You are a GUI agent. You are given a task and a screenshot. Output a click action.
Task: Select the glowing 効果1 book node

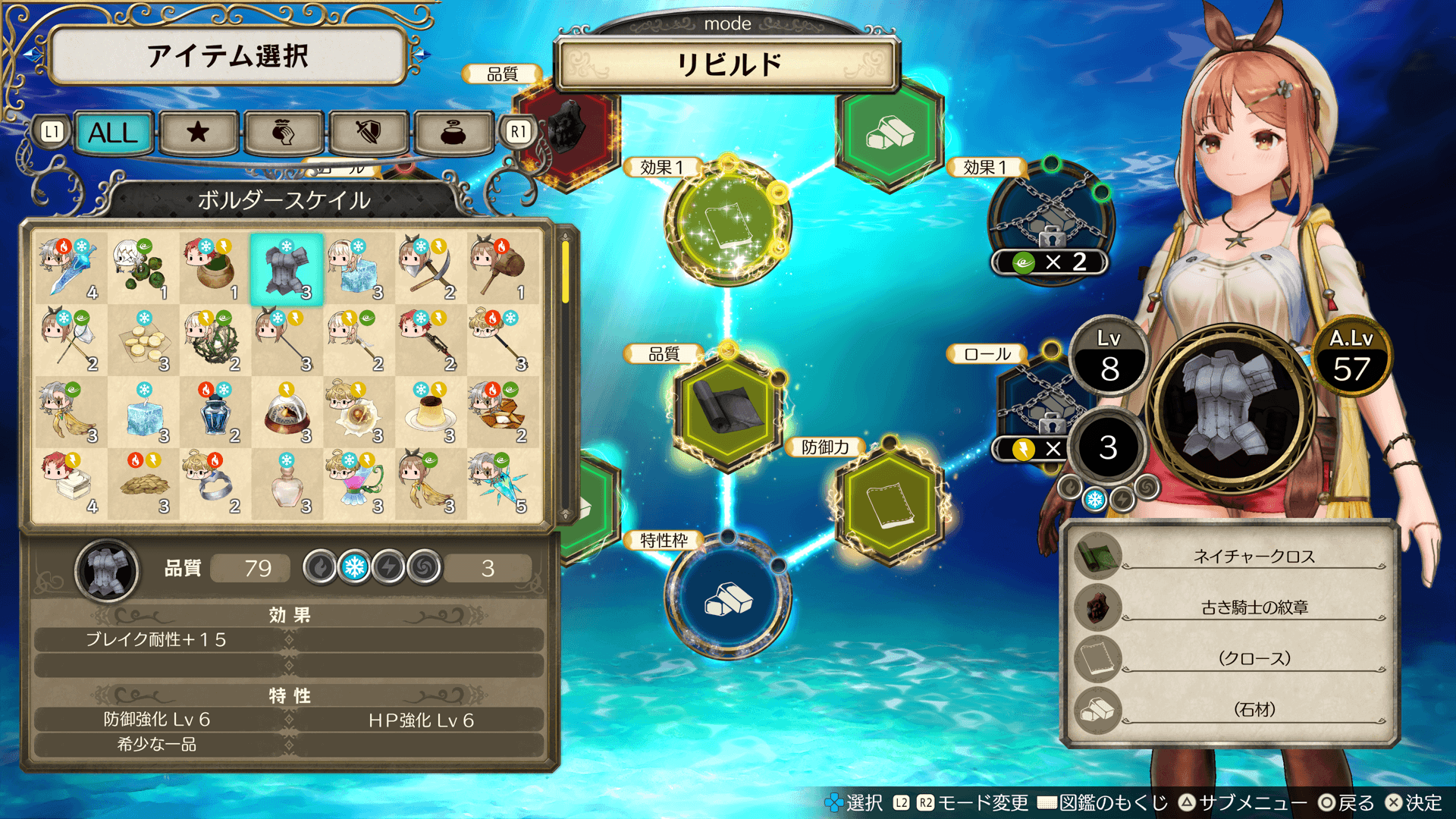(727, 222)
